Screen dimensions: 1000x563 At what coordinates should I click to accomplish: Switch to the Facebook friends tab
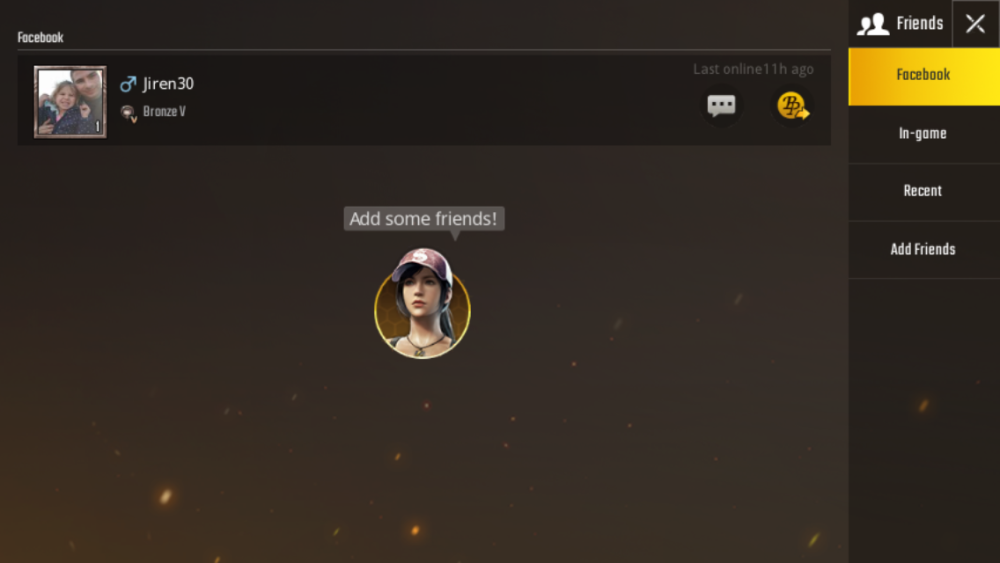923,75
